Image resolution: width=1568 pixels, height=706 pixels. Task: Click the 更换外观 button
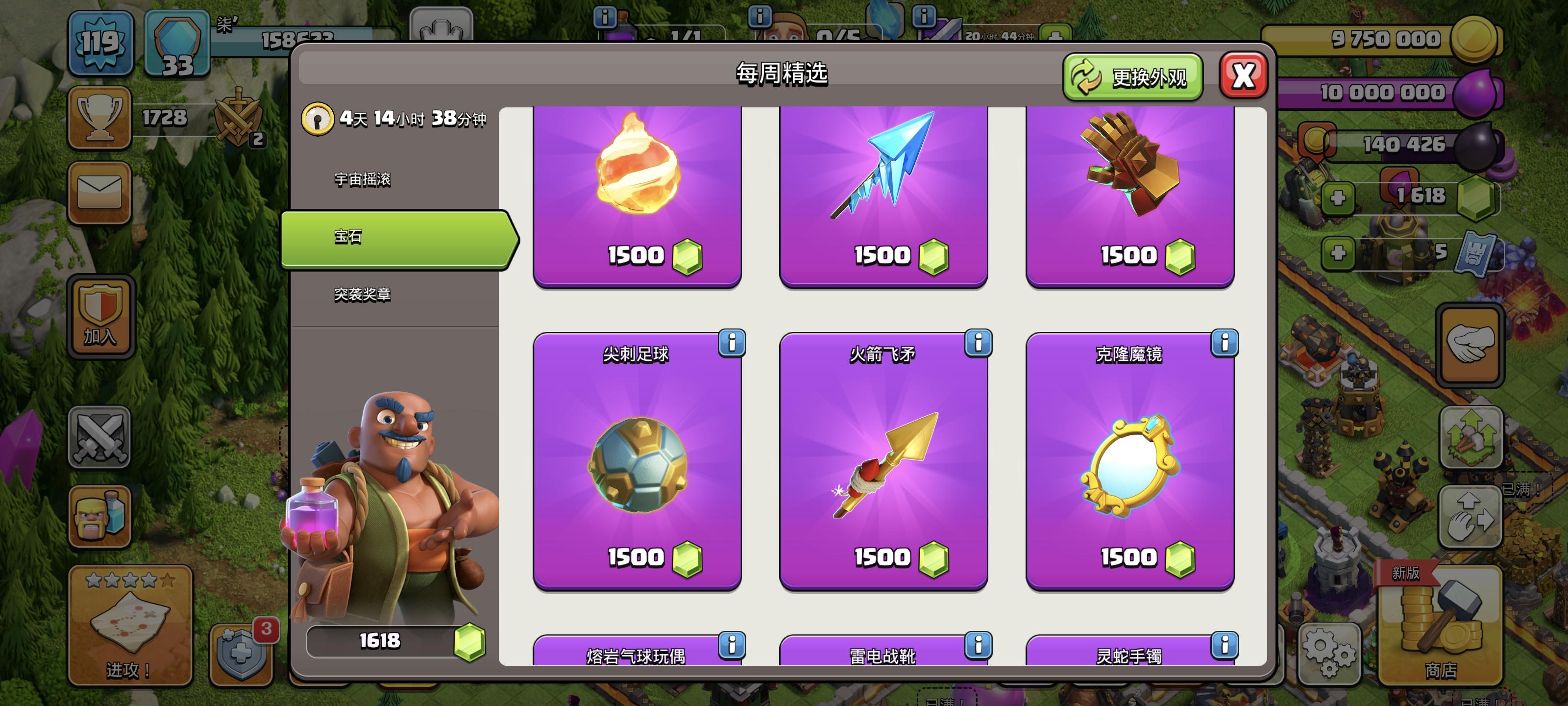(x=1131, y=76)
